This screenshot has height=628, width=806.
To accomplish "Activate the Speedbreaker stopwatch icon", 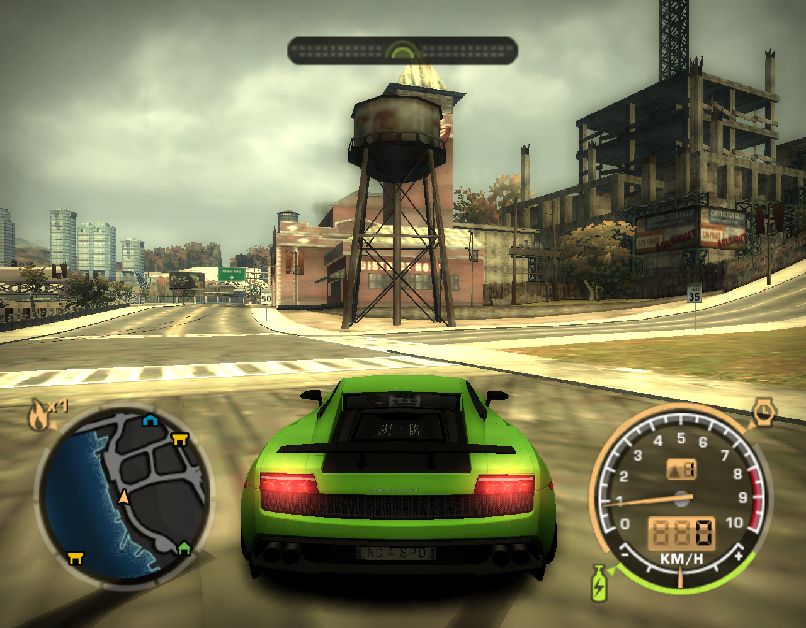I will pyautogui.click(x=763, y=411).
